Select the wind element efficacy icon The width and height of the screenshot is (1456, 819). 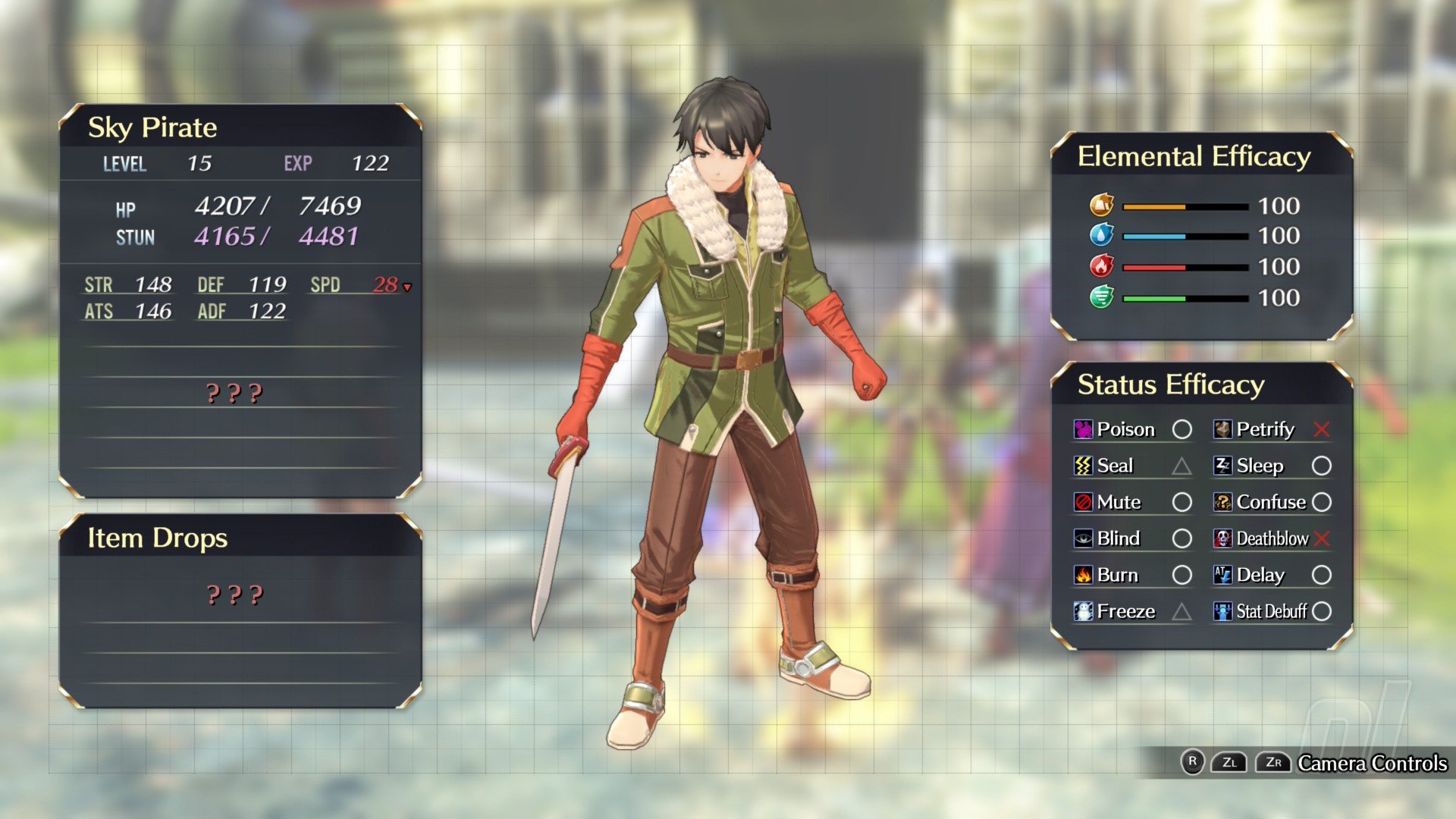click(x=1101, y=297)
